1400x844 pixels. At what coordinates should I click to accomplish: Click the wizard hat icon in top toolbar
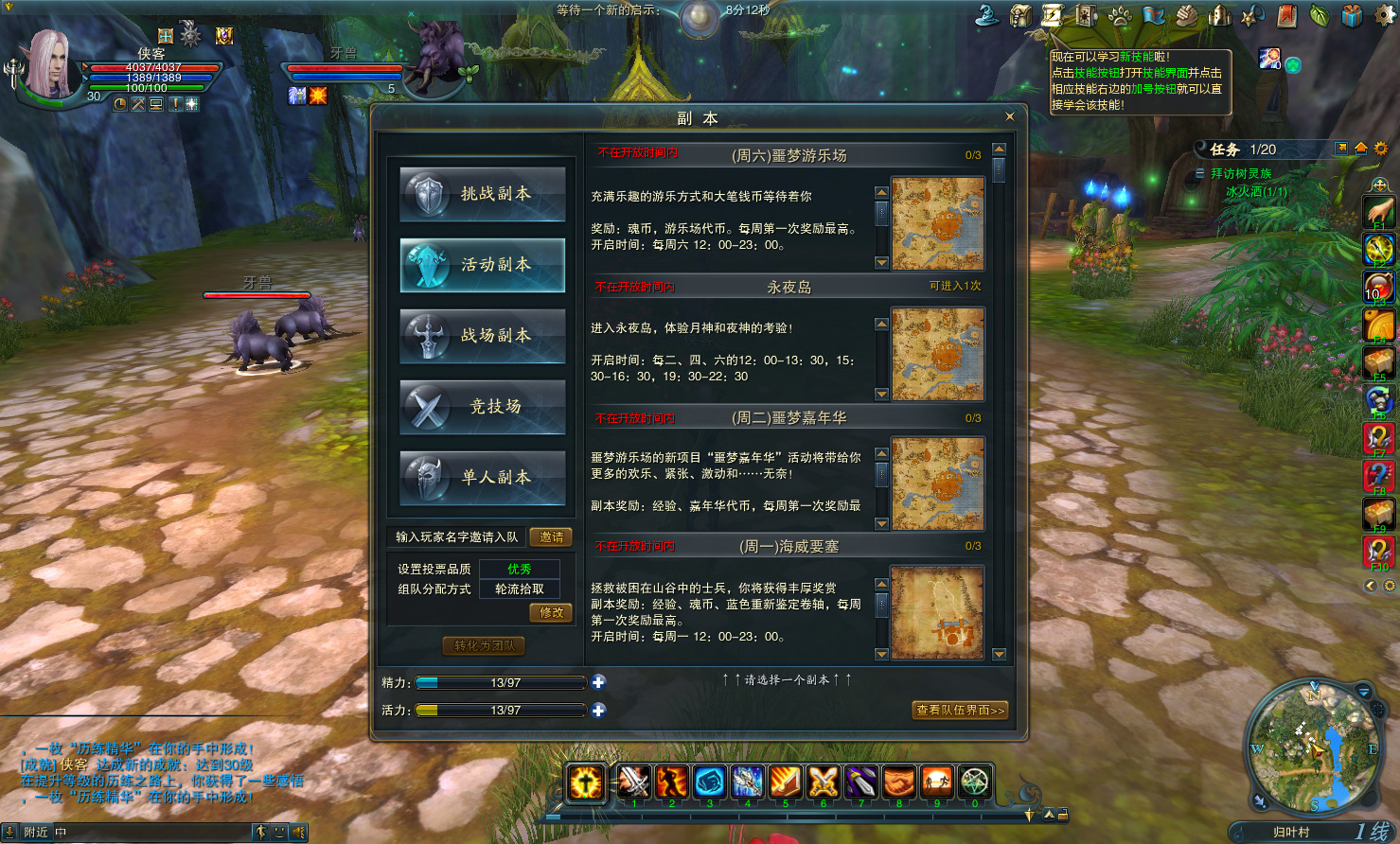[988, 15]
